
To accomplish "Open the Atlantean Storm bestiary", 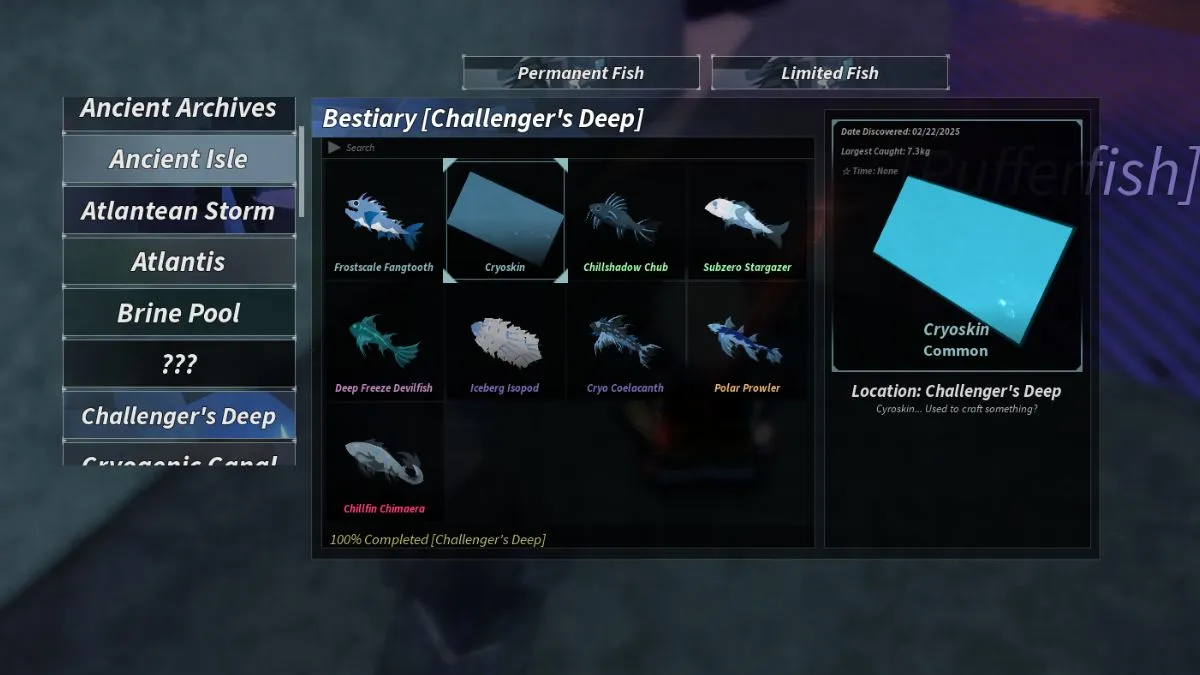I will pyautogui.click(x=179, y=211).
